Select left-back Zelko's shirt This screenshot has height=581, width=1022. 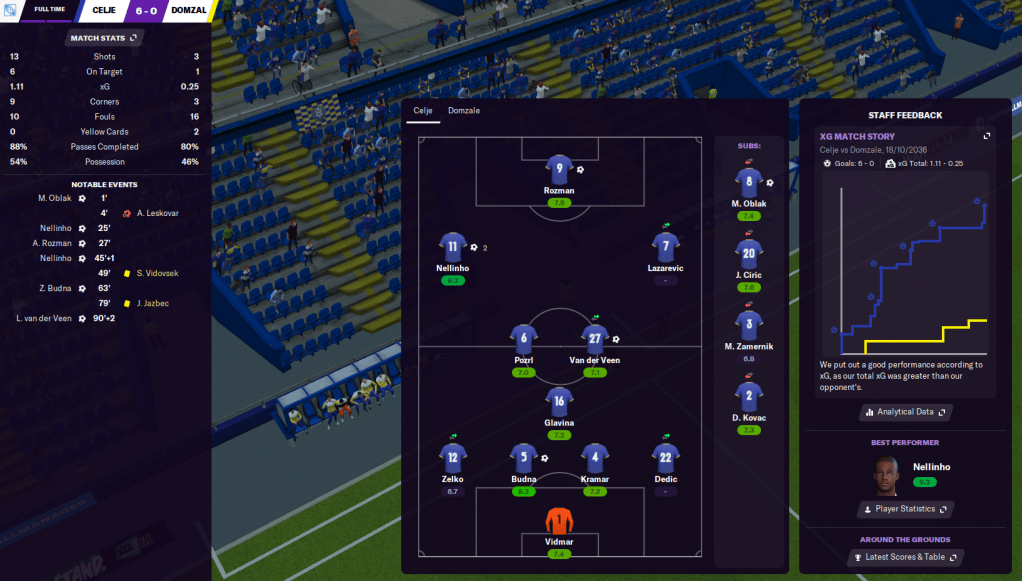(x=453, y=458)
